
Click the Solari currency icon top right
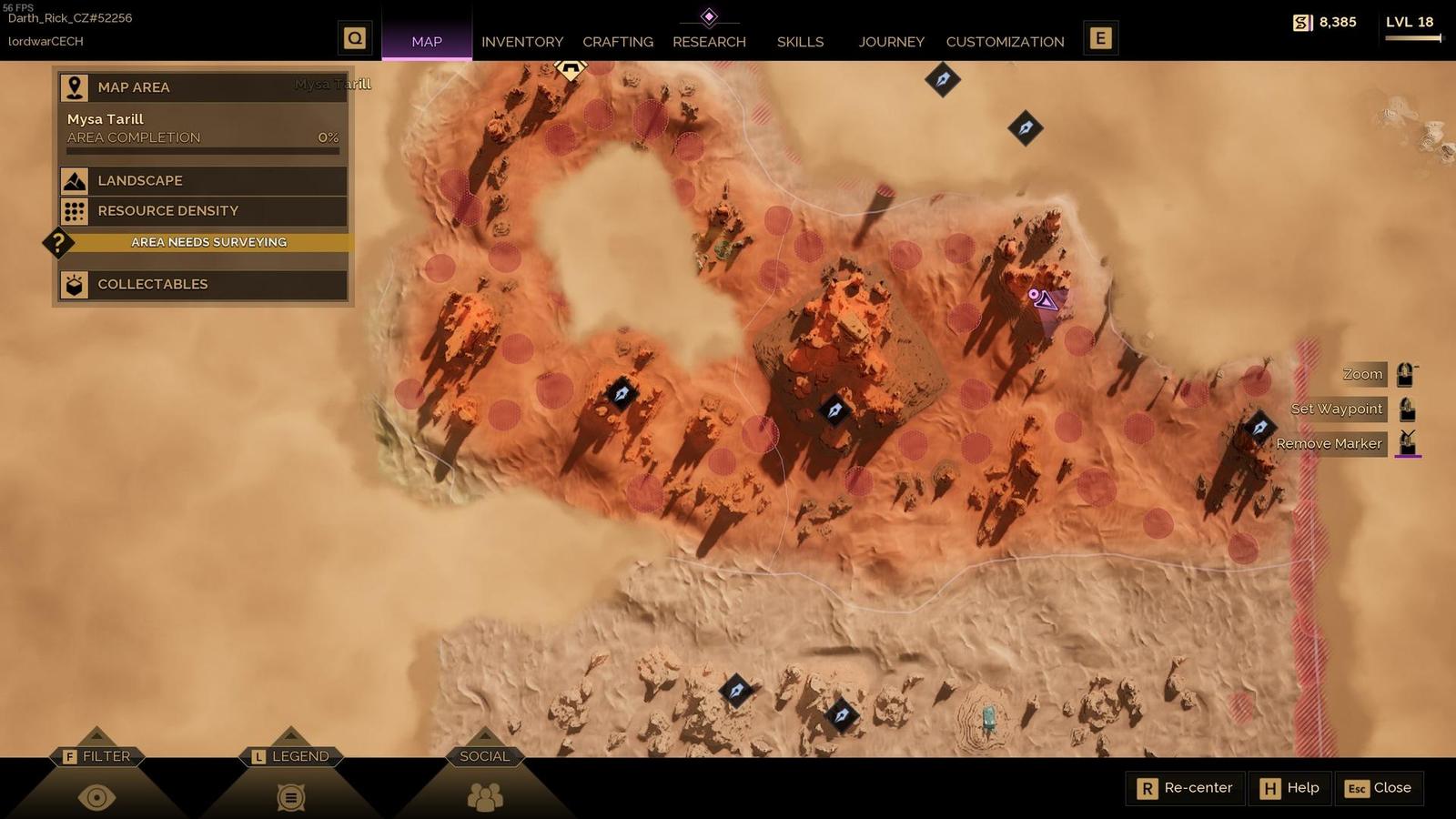1301,22
